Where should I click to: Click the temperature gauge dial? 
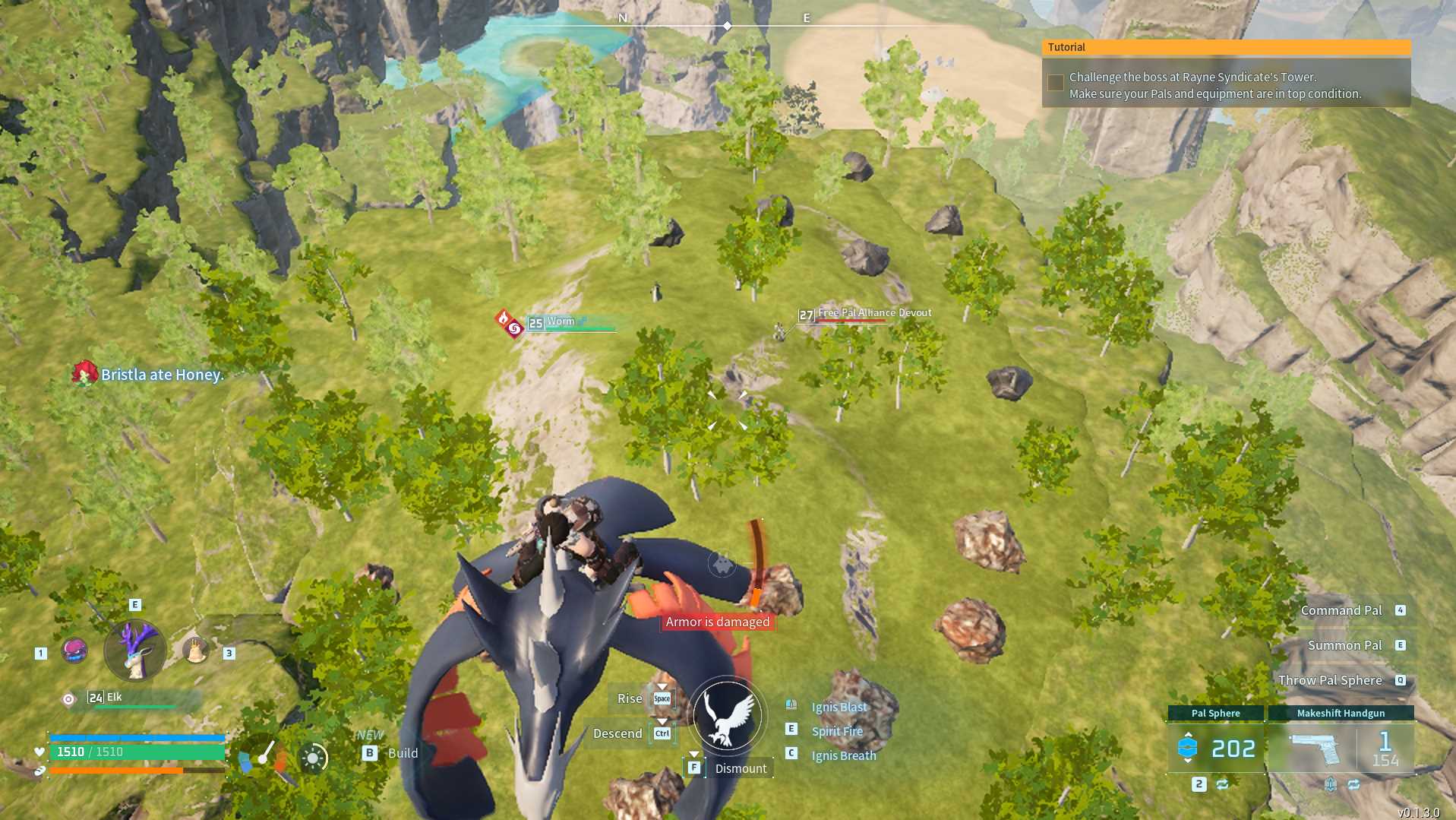click(263, 755)
